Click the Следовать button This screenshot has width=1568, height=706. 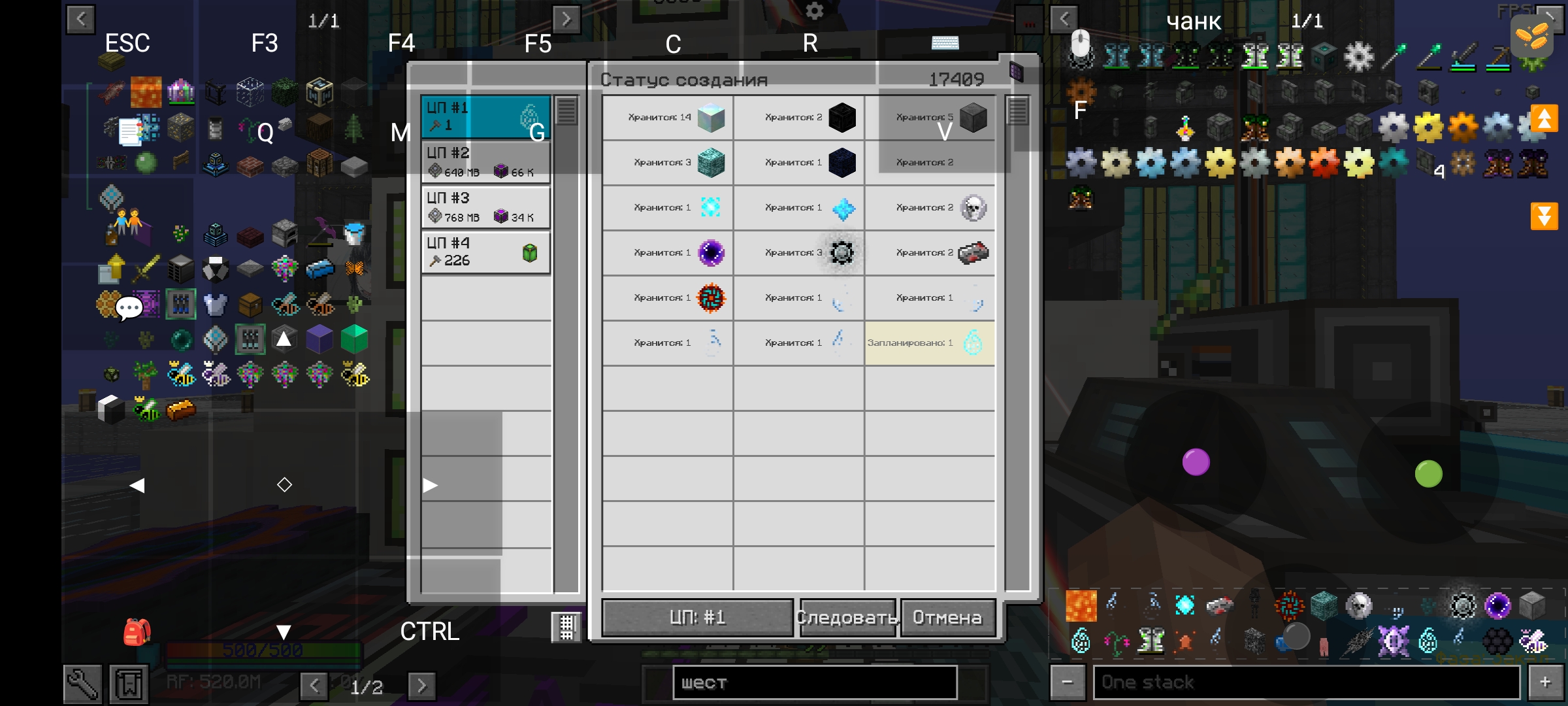[x=847, y=618]
